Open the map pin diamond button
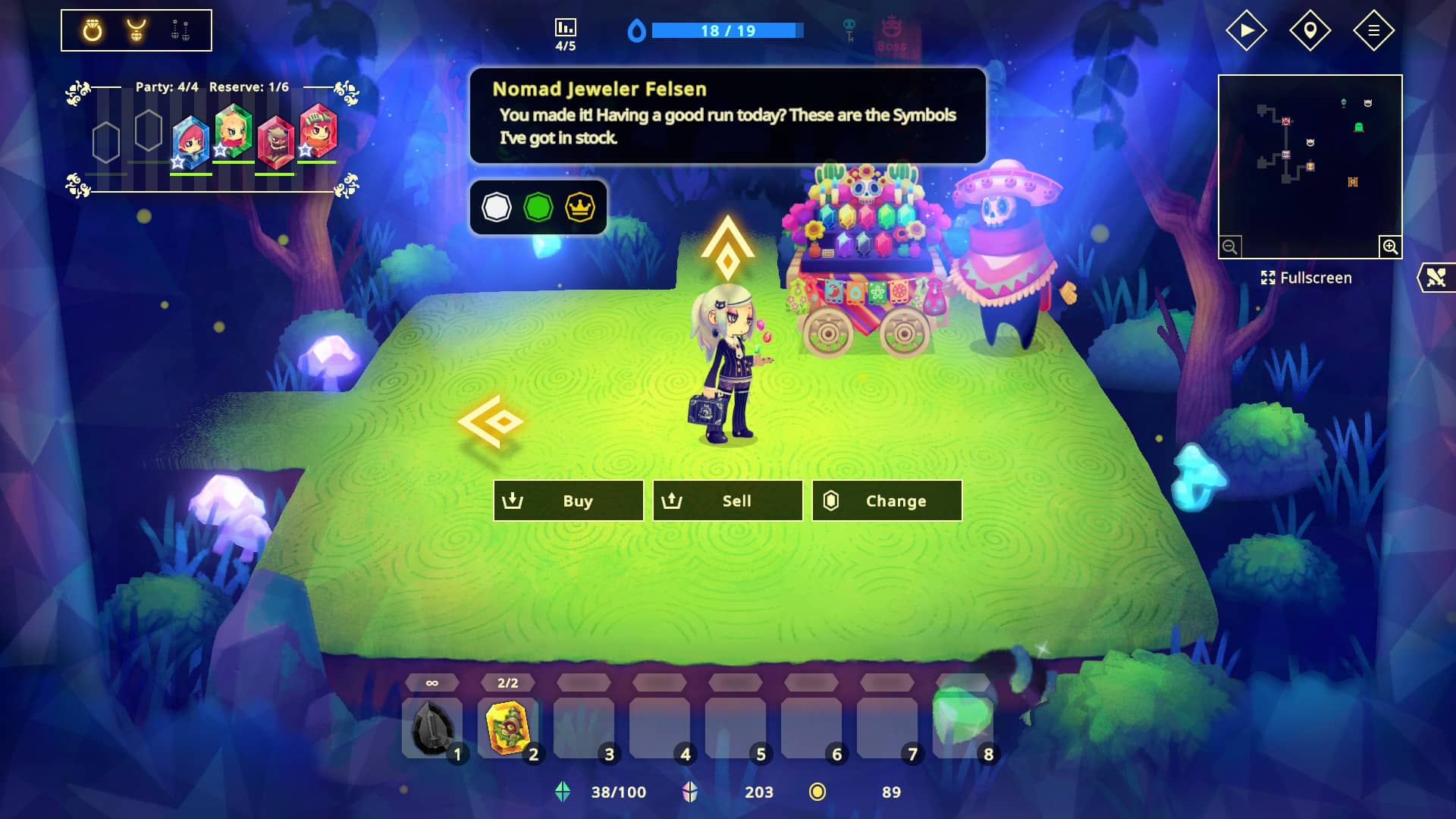1456x819 pixels. pyautogui.click(x=1310, y=30)
